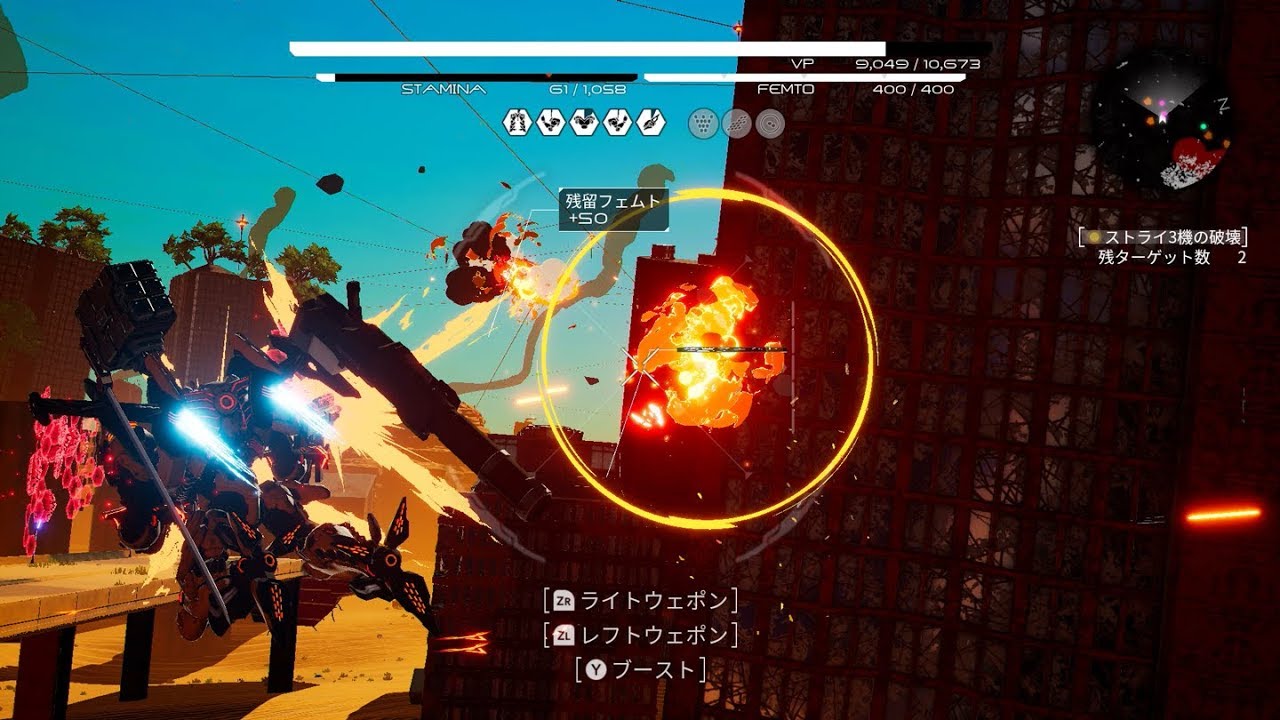Click the claw-shaped hexagon status icon
1280x720 pixels.
pos(650,123)
